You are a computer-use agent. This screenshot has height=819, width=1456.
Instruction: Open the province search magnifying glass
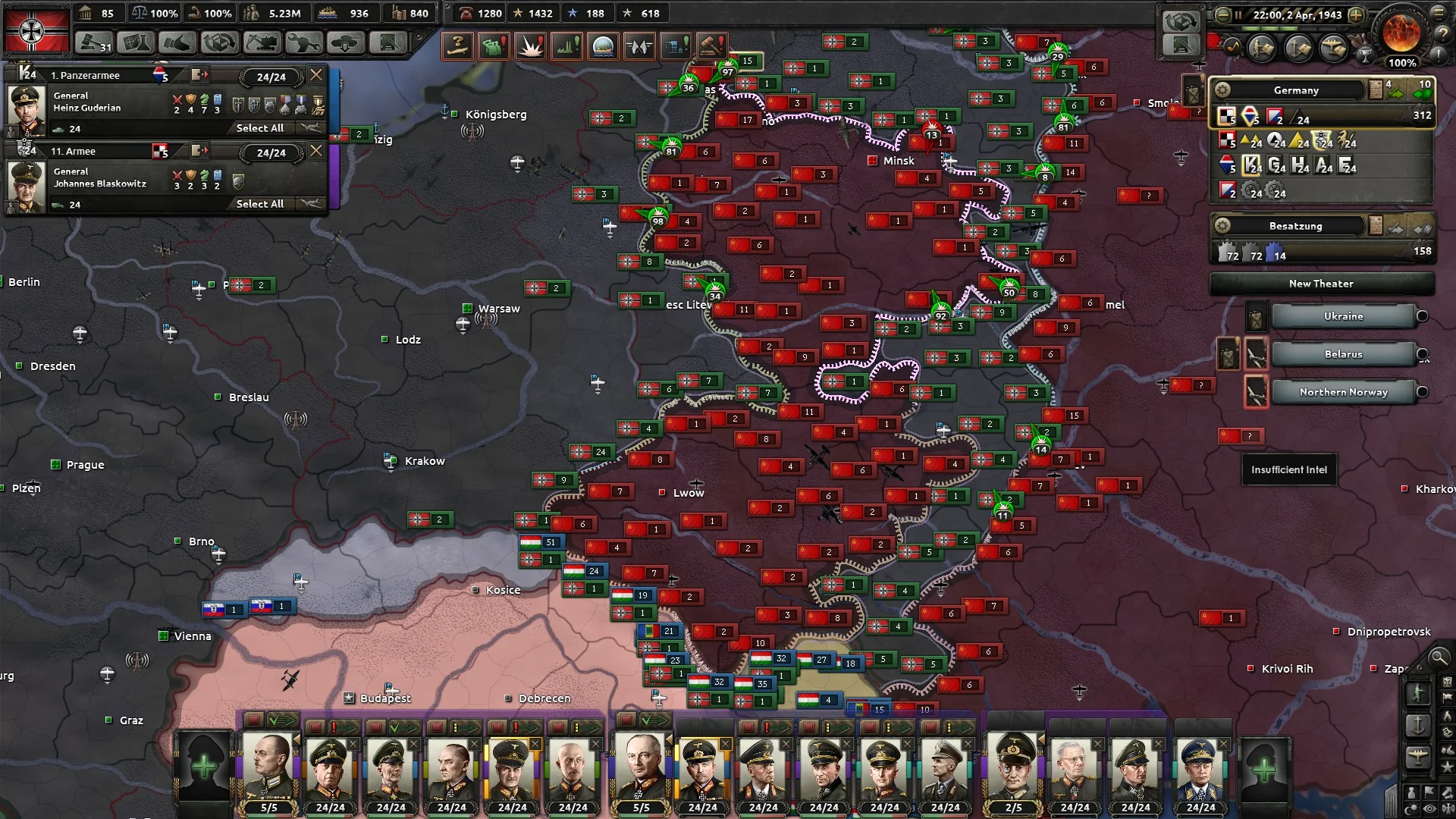pos(1439,657)
